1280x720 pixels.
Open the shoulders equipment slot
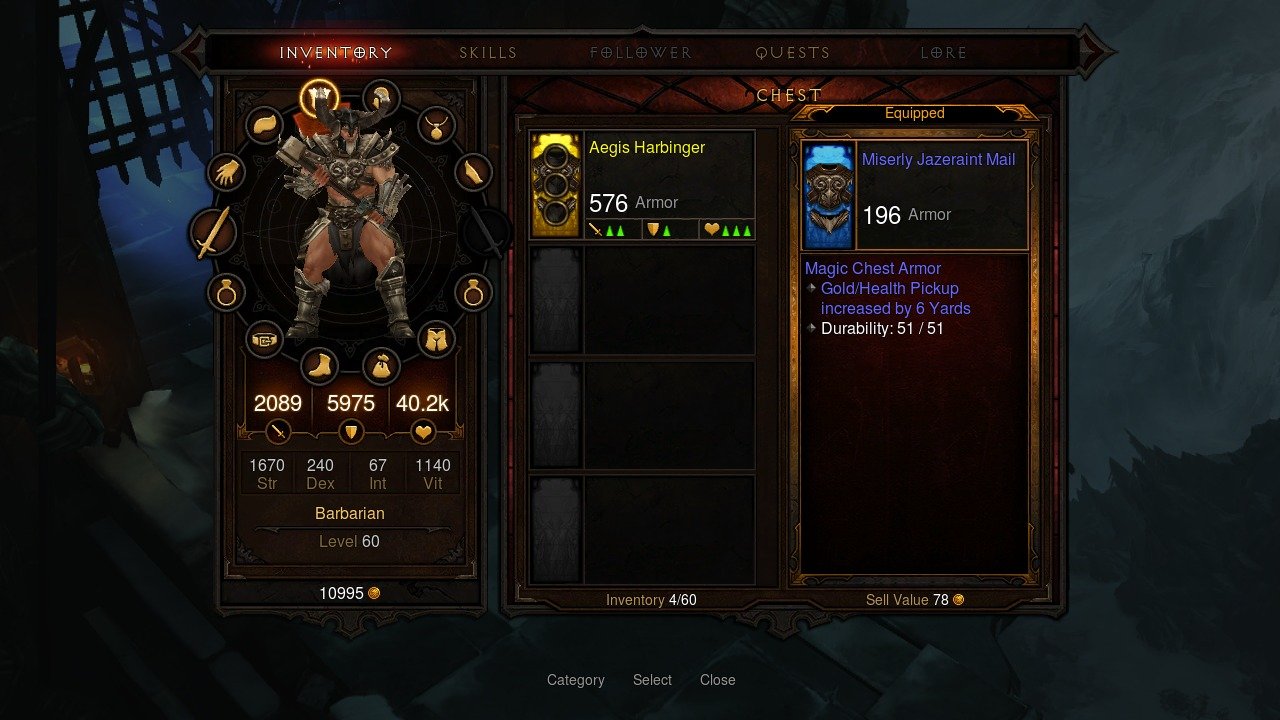(x=263, y=125)
